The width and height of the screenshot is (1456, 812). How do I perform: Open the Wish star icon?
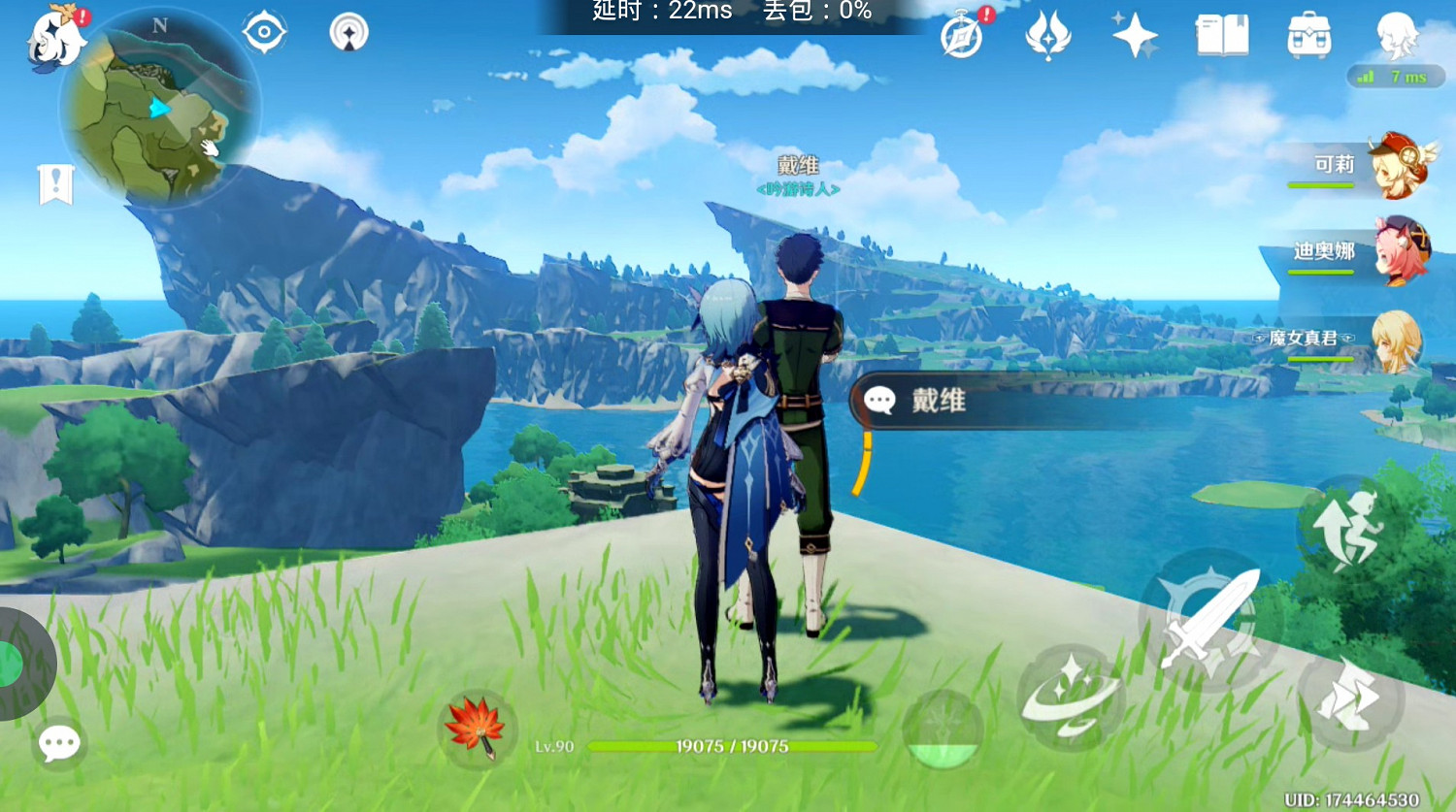point(1134,37)
